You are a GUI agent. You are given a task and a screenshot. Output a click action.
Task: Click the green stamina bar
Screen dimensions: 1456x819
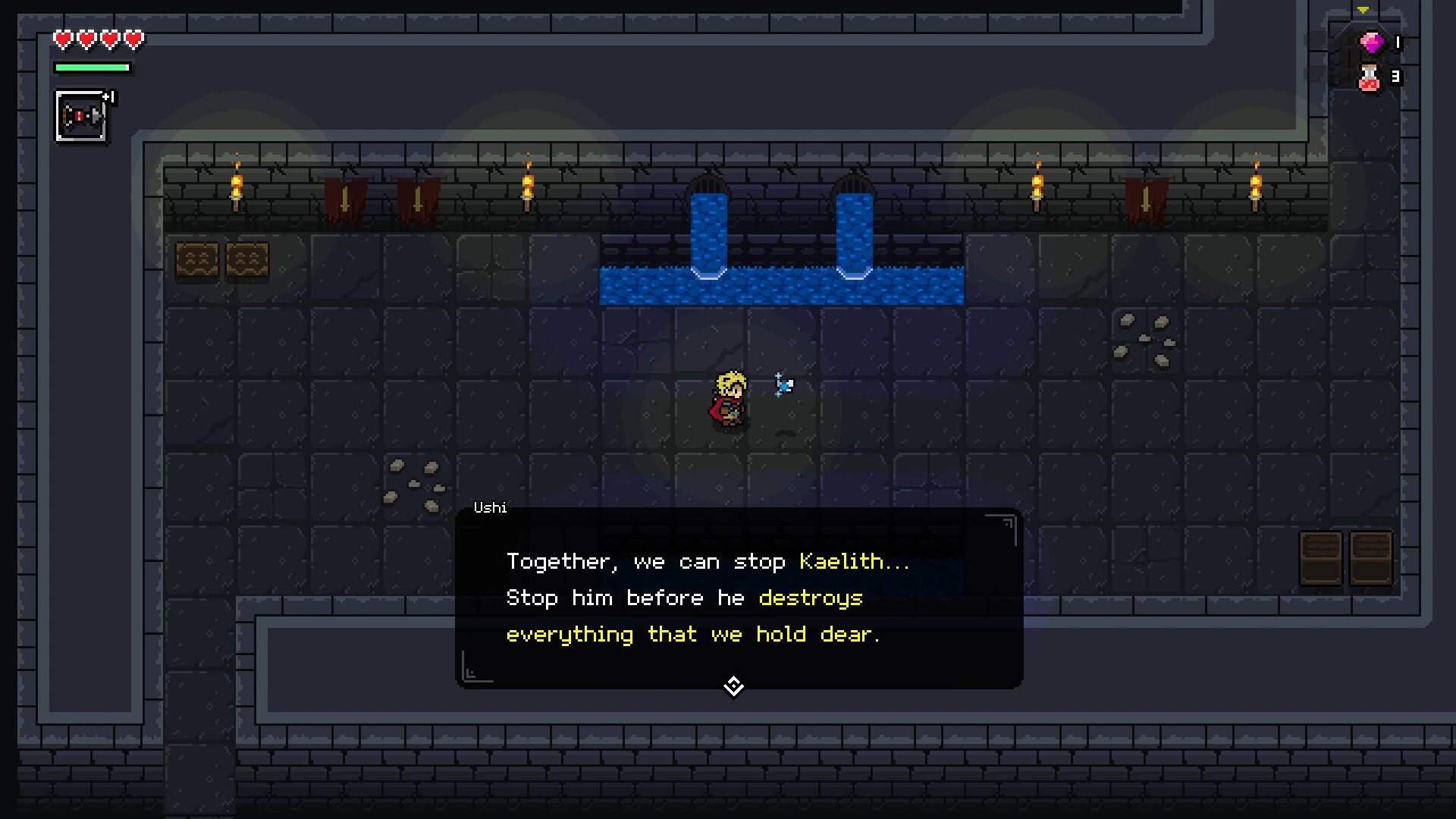click(x=93, y=67)
